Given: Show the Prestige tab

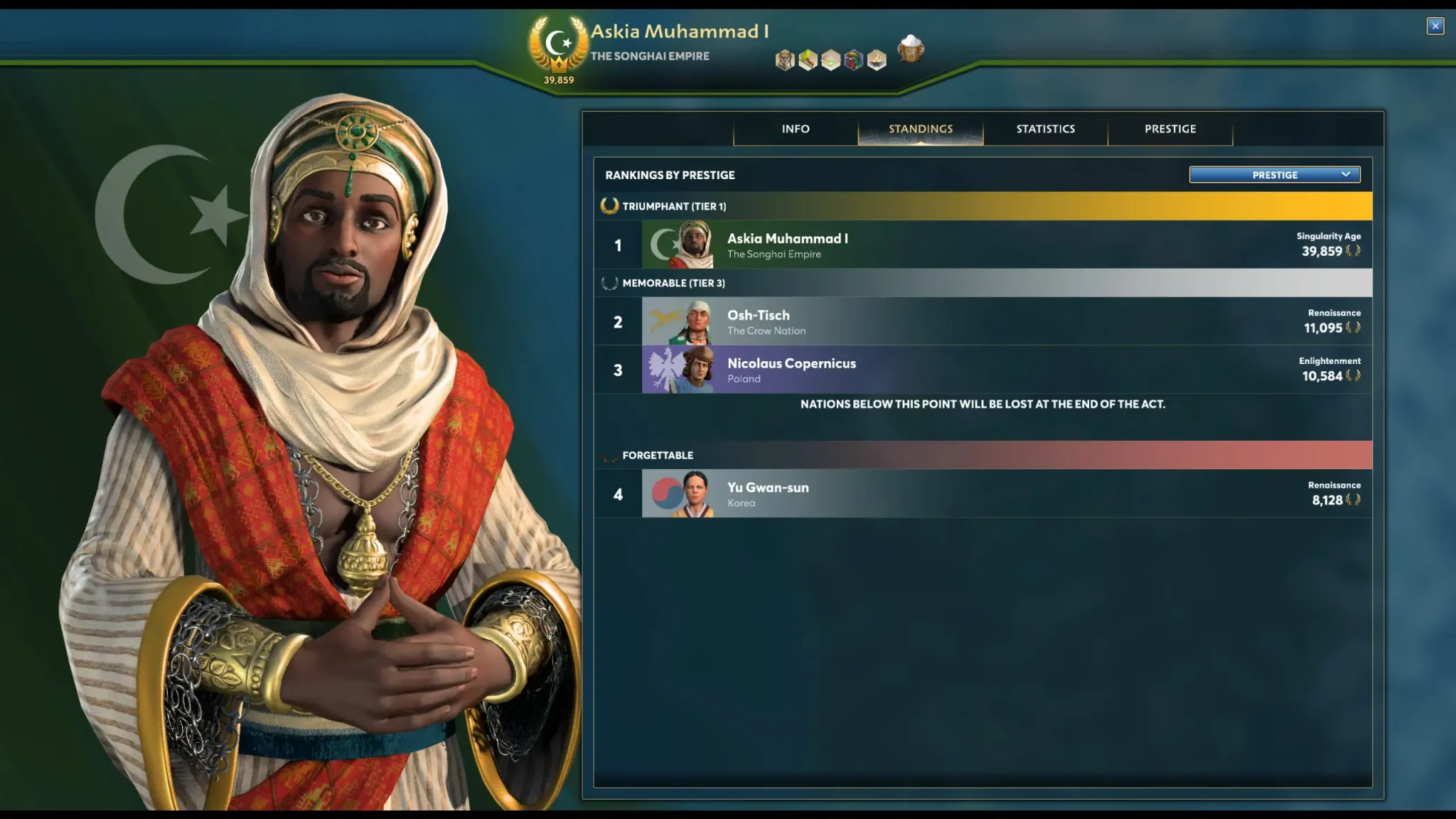Looking at the screenshot, I should point(1170,129).
